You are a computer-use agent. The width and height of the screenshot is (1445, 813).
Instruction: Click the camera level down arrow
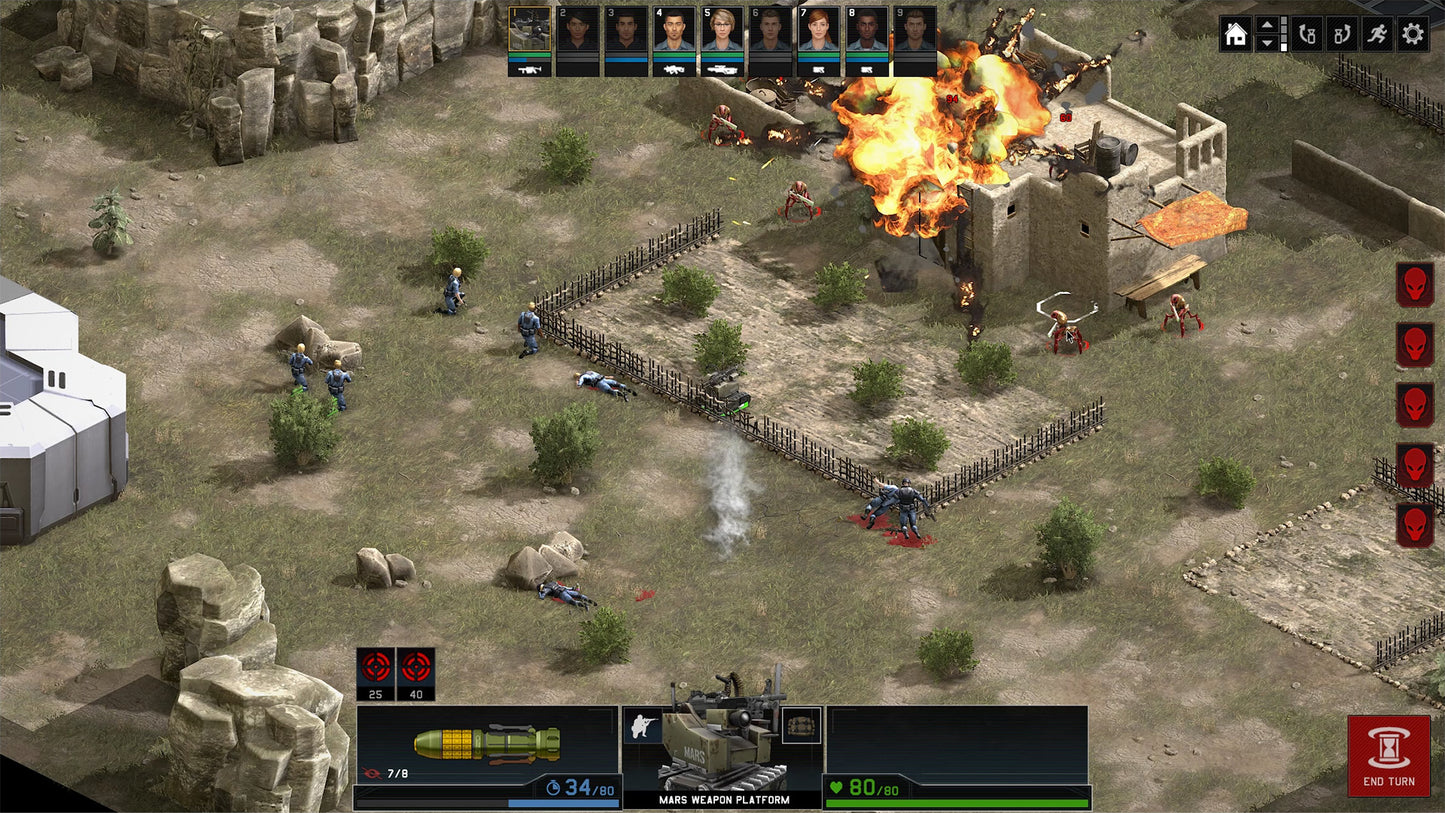point(1268,43)
